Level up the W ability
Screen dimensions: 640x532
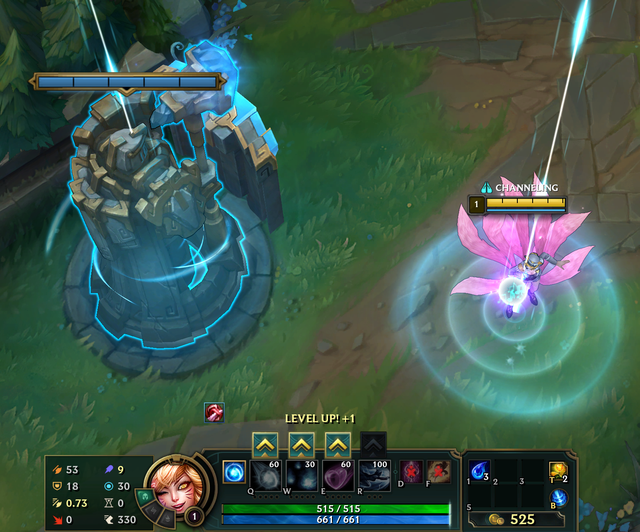click(302, 443)
